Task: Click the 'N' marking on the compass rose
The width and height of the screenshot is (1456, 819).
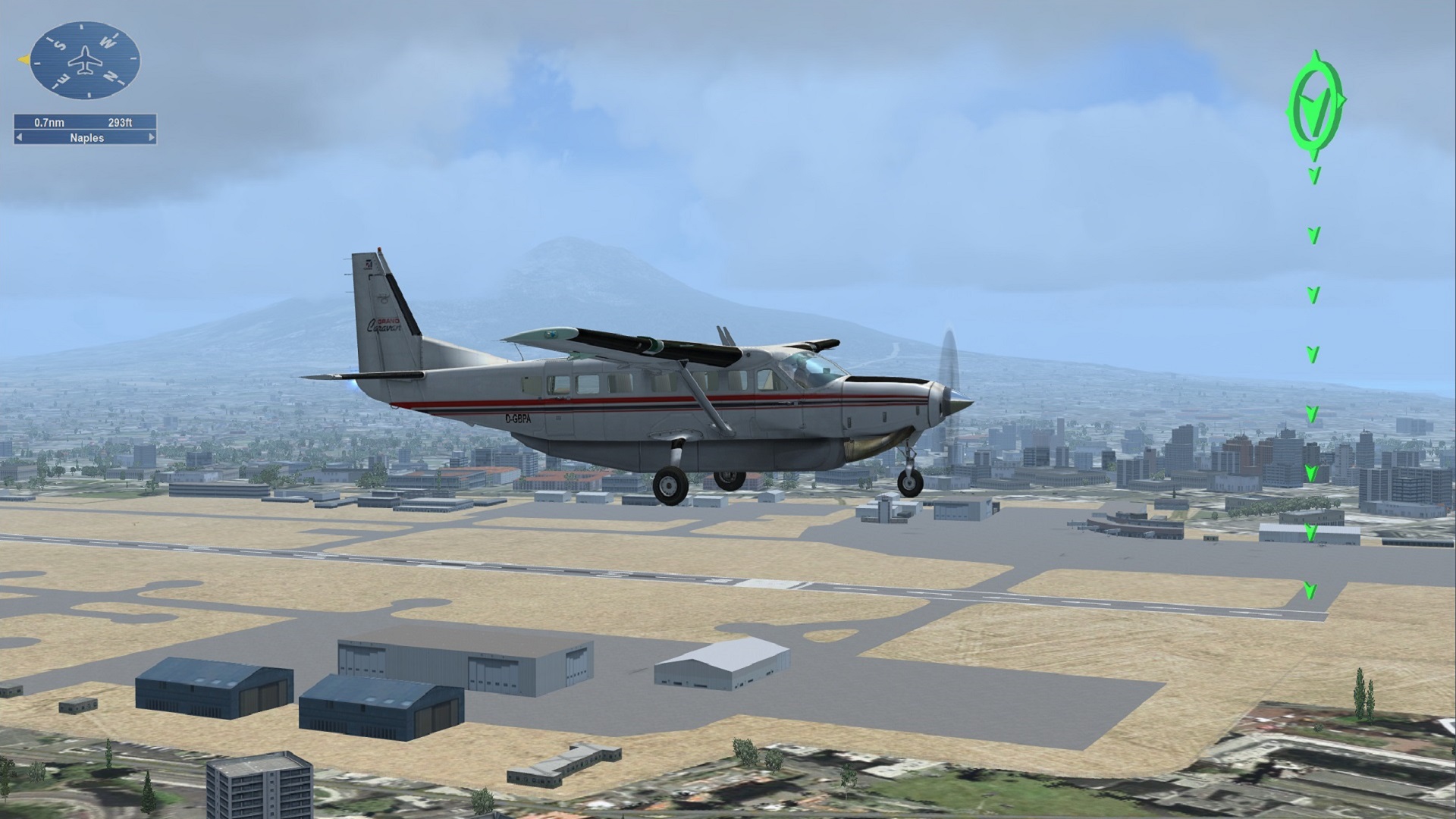Action: 111,76
